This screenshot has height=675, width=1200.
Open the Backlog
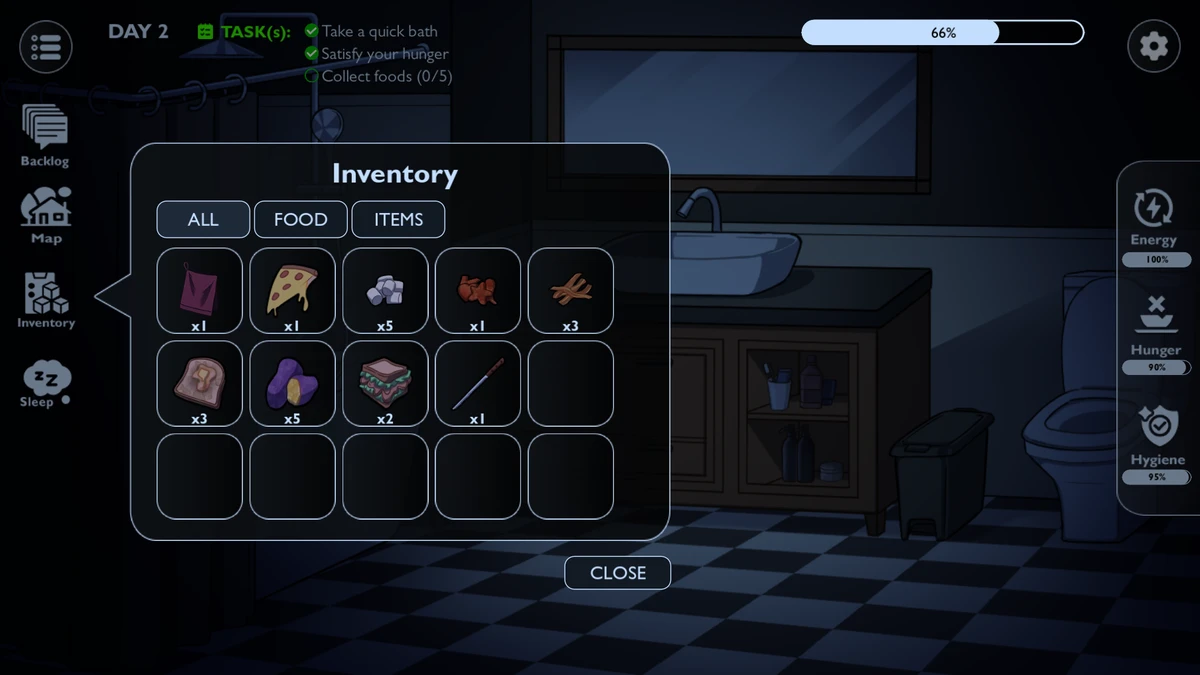coord(45,134)
